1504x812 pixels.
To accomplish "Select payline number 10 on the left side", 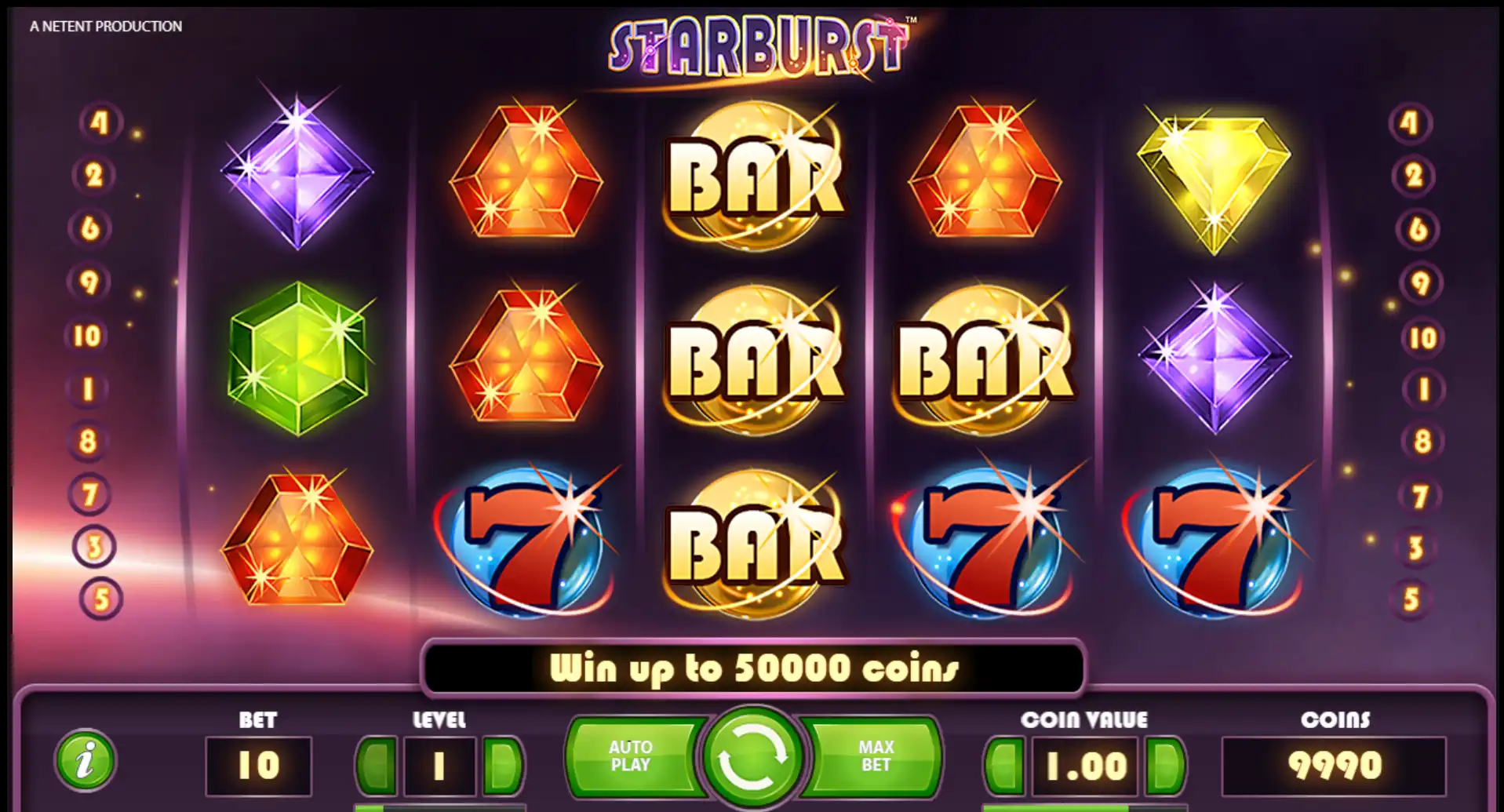I will (x=89, y=334).
